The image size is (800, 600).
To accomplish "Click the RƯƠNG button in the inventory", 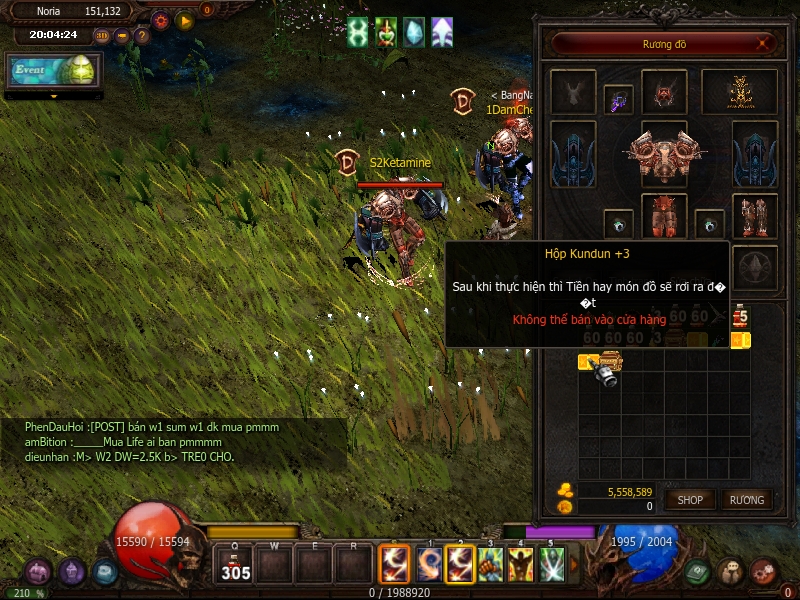I will coord(746,499).
